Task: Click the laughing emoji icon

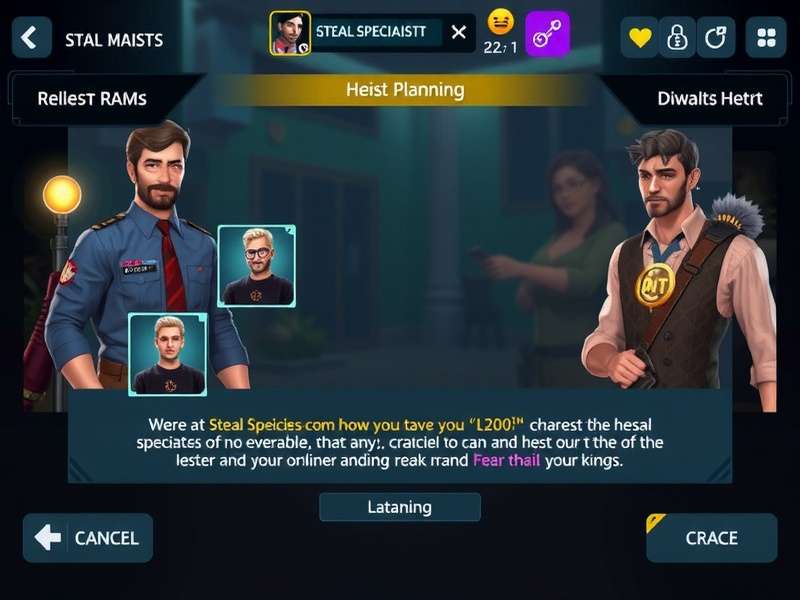Action: pyautogui.click(x=500, y=22)
